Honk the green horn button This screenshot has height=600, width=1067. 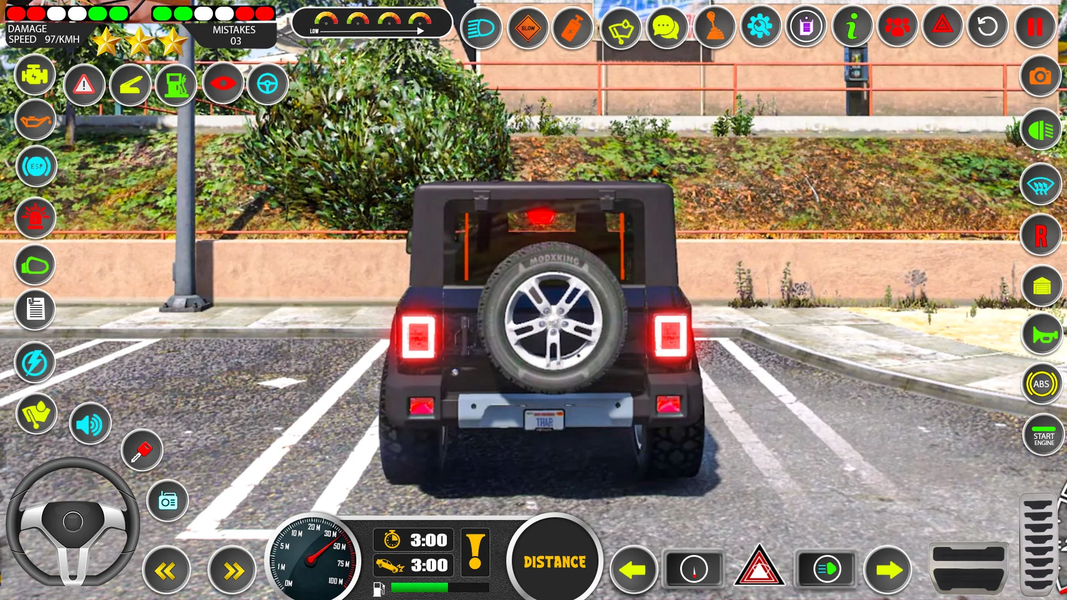click(x=1041, y=335)
